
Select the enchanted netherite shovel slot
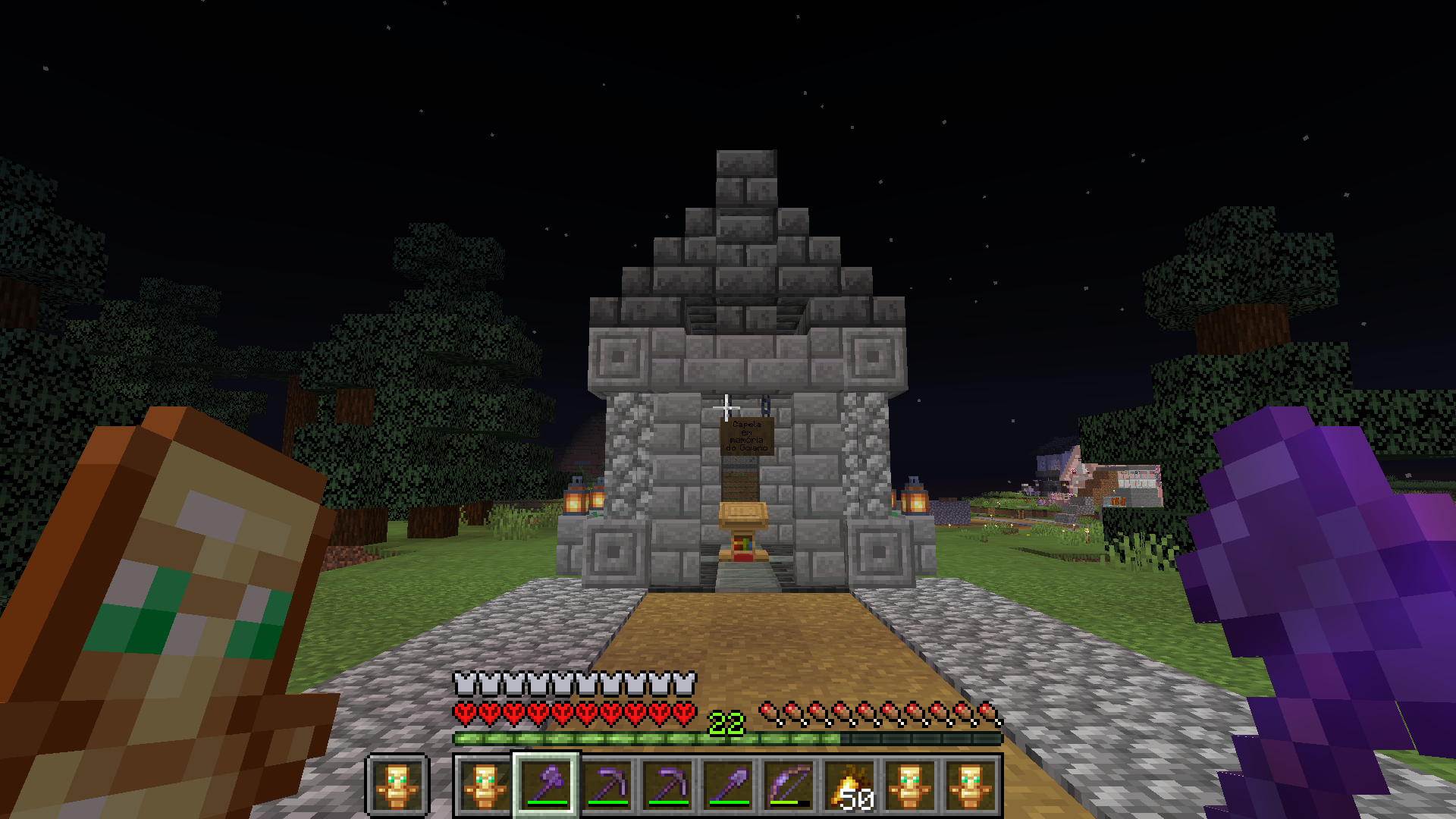pos(728,785)
